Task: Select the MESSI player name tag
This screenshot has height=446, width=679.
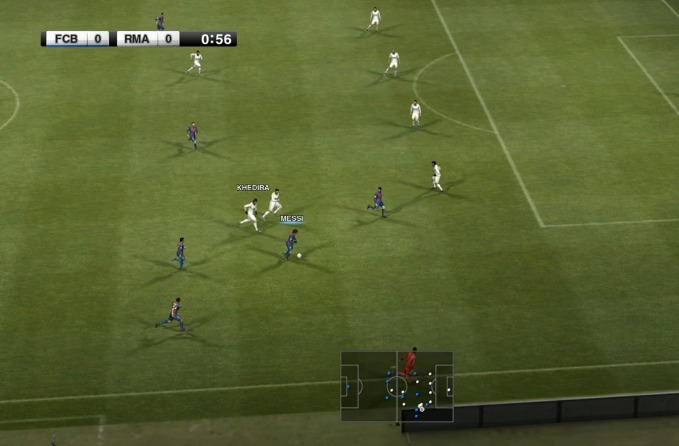Action: [x=291, y=218]
